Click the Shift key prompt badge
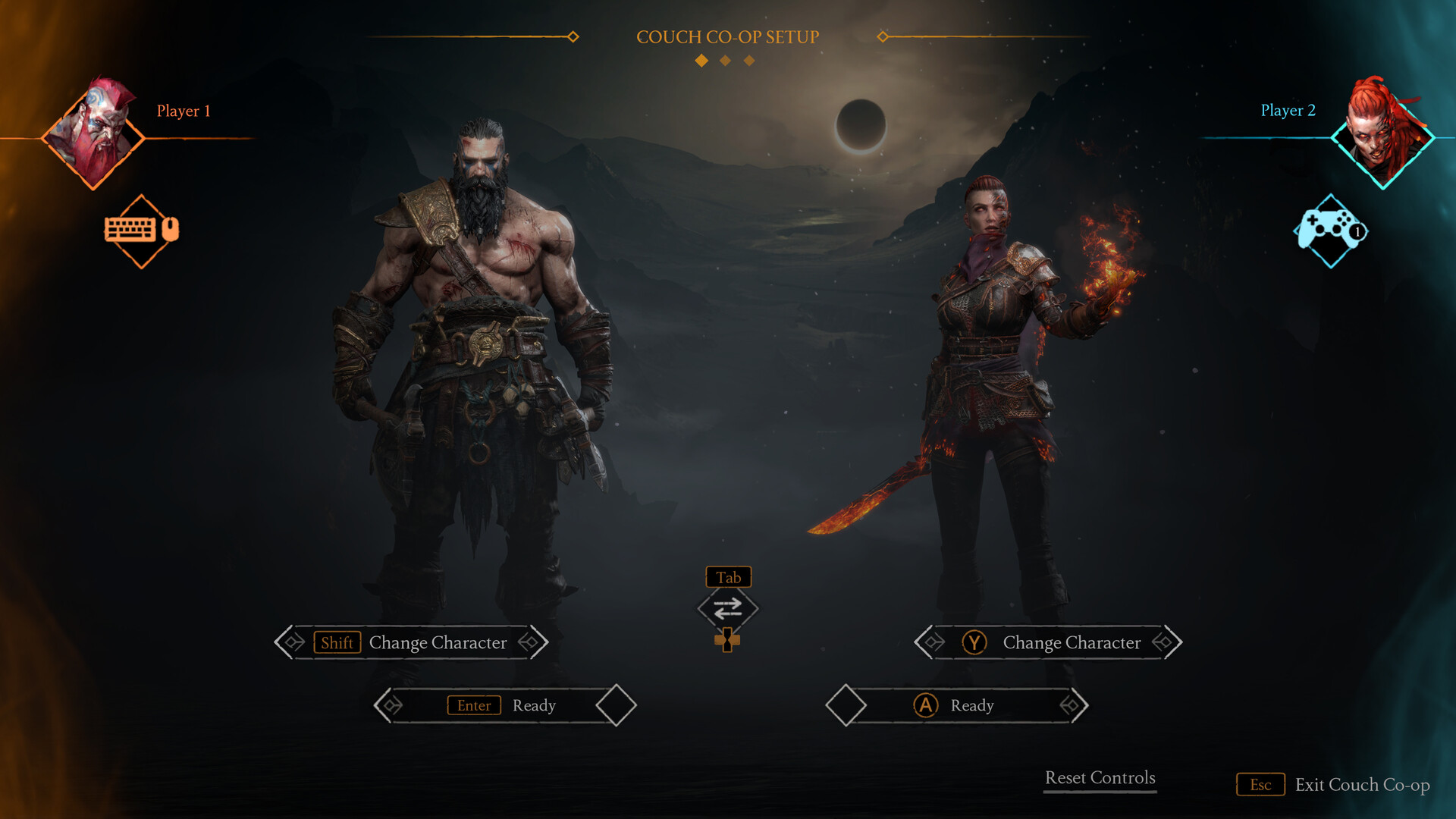Viewport: 1456px width, 819px height. 337,643
